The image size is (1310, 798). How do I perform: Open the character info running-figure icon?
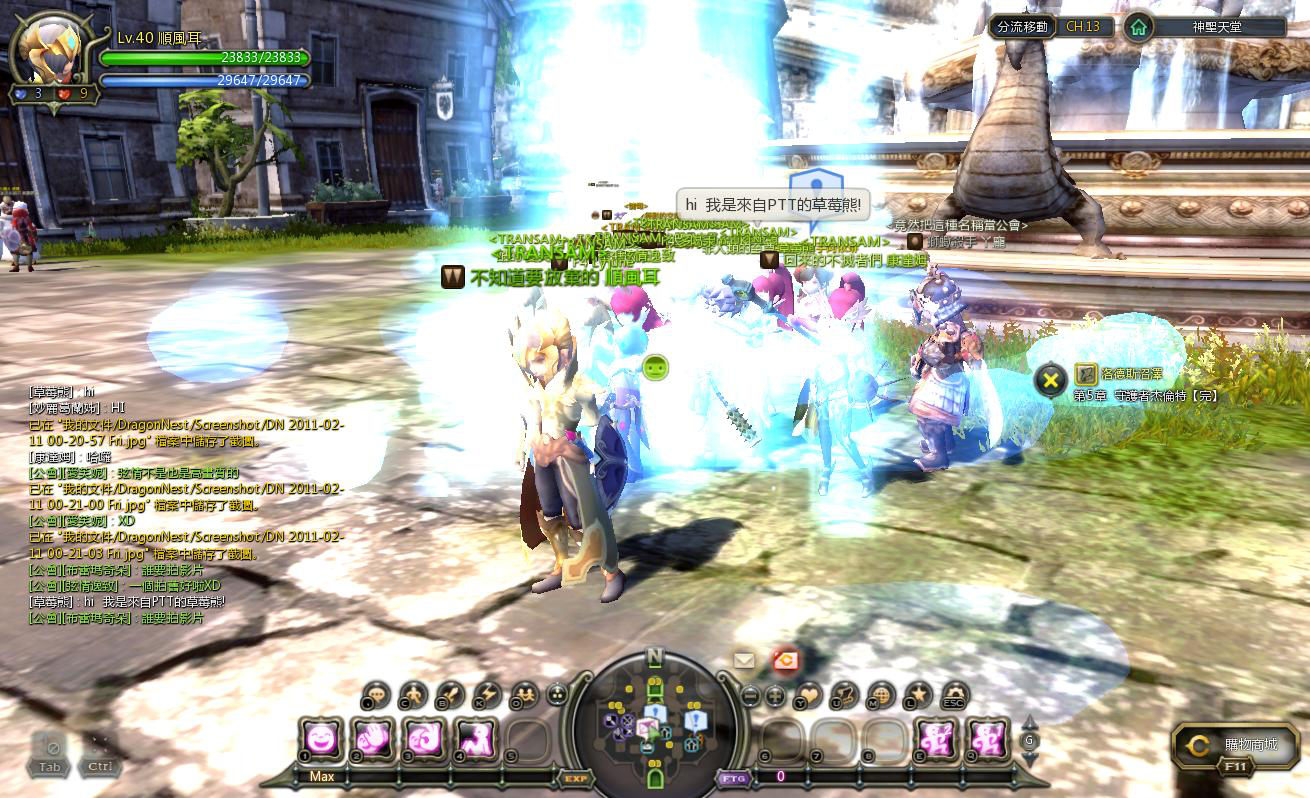pos(412,694)
